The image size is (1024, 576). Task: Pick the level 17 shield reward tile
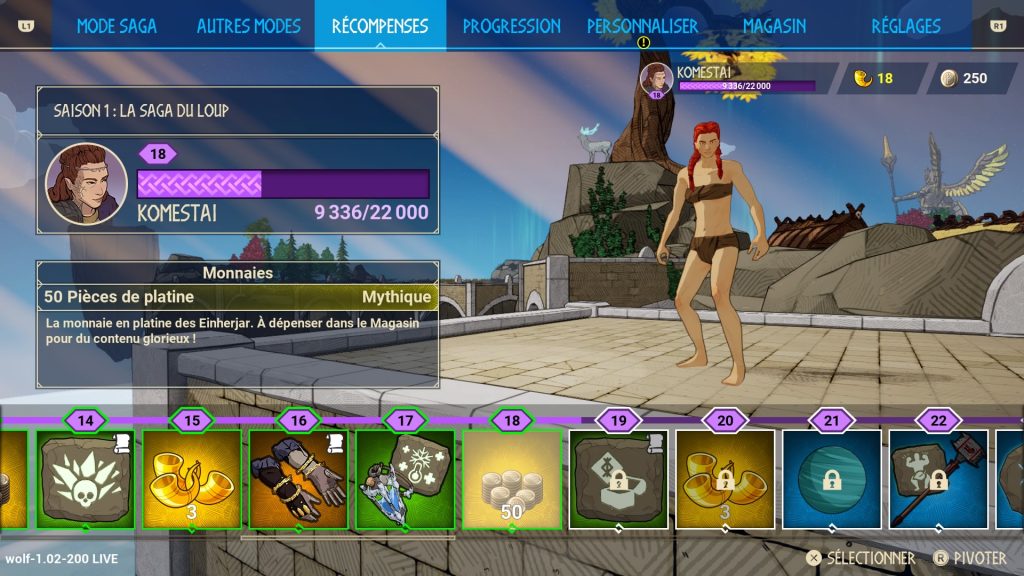405,479
